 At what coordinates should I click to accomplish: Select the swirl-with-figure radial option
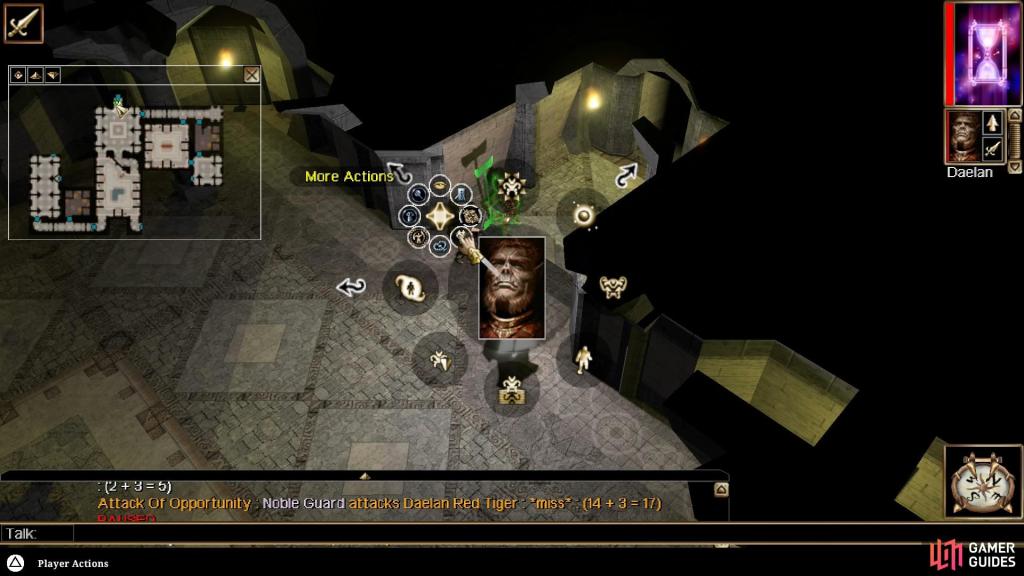(409, 288)
